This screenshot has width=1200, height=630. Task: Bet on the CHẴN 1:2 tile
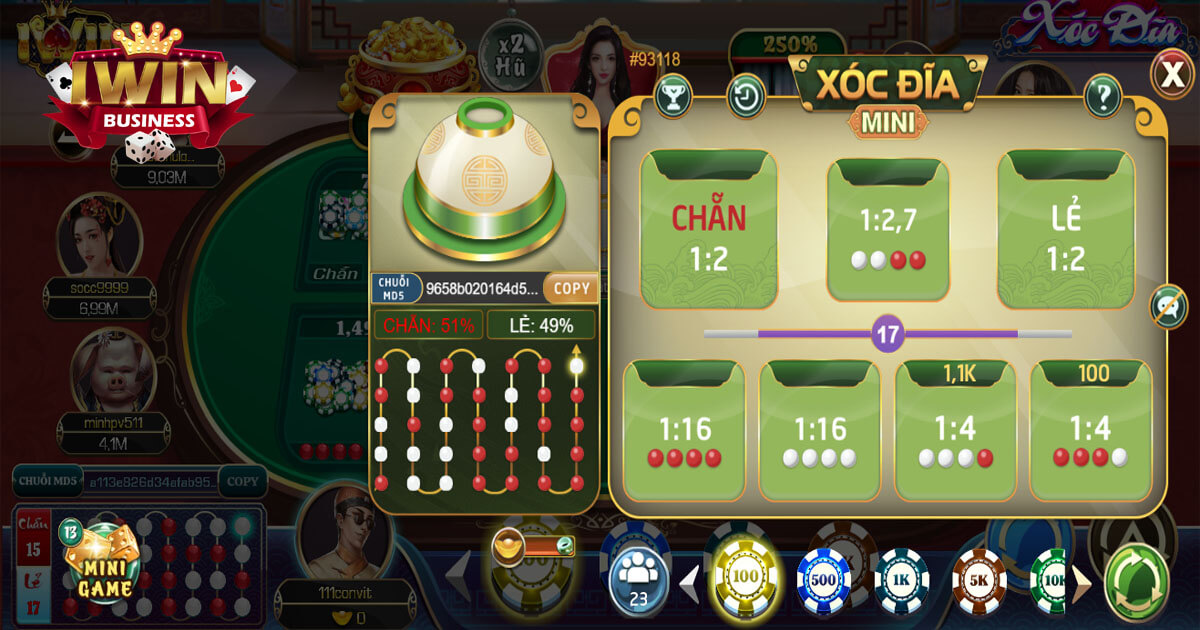coord(708,229)
